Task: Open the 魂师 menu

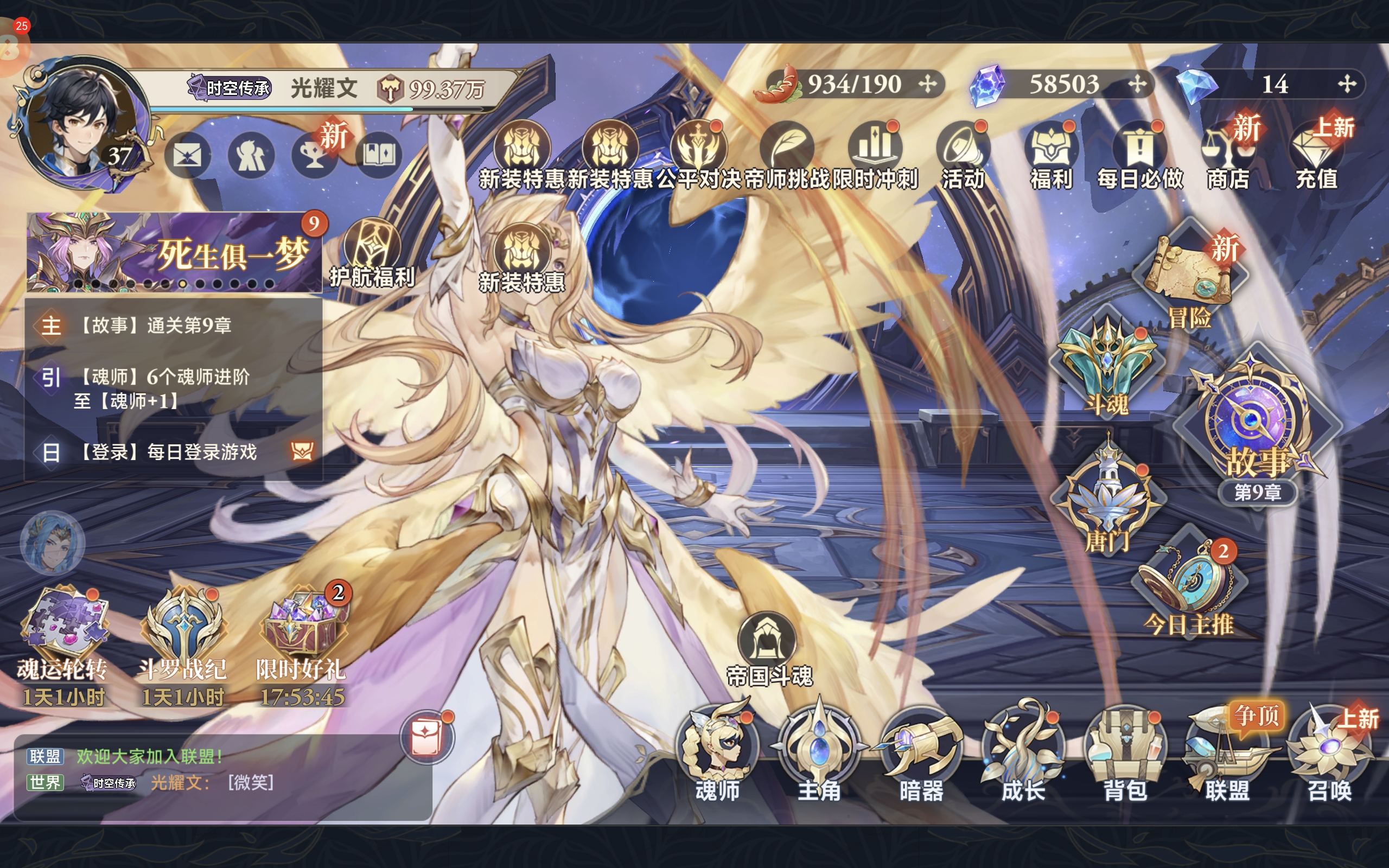Action: 717,753
